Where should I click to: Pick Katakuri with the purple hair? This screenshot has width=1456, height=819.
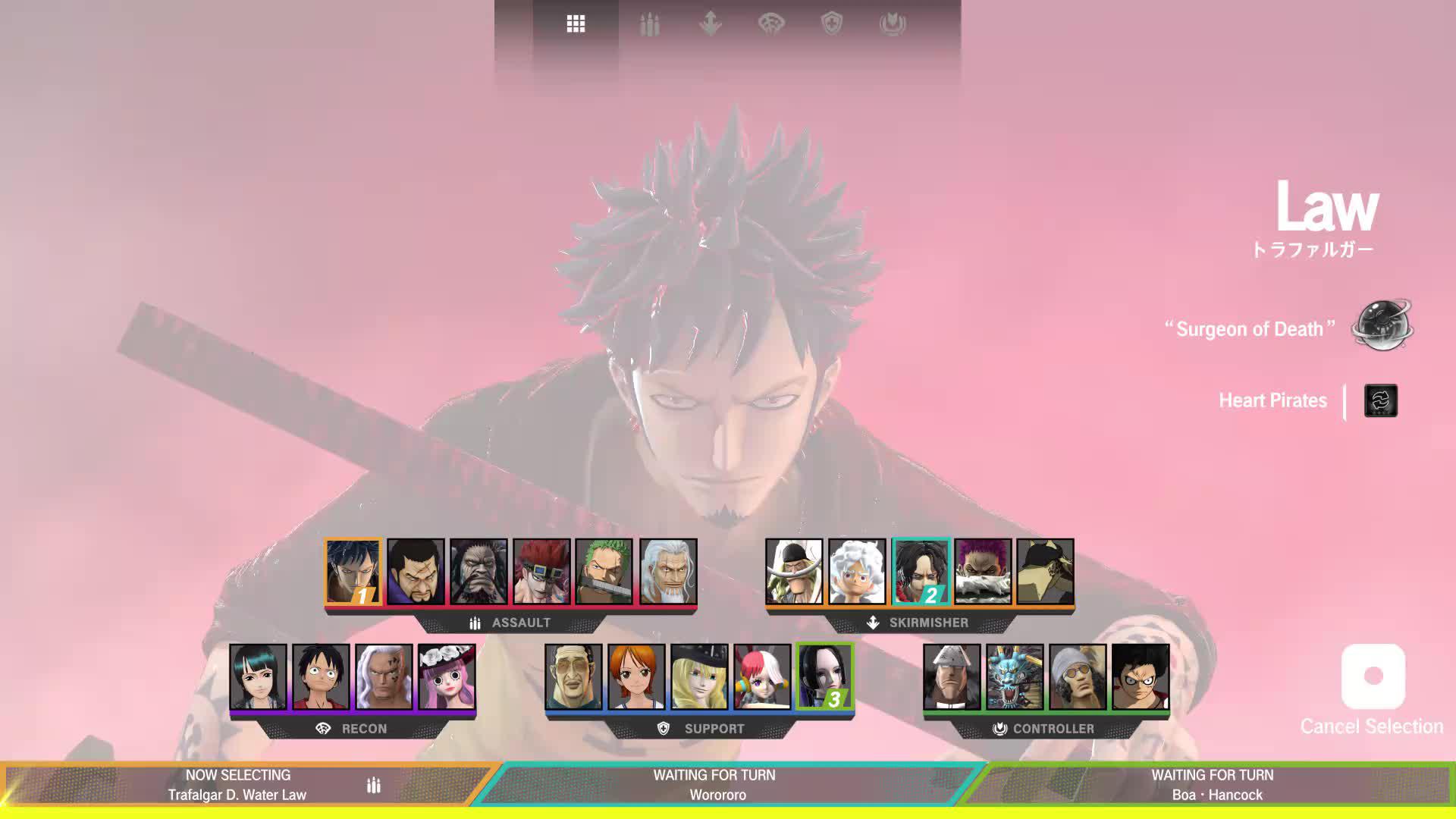(983, 572)
